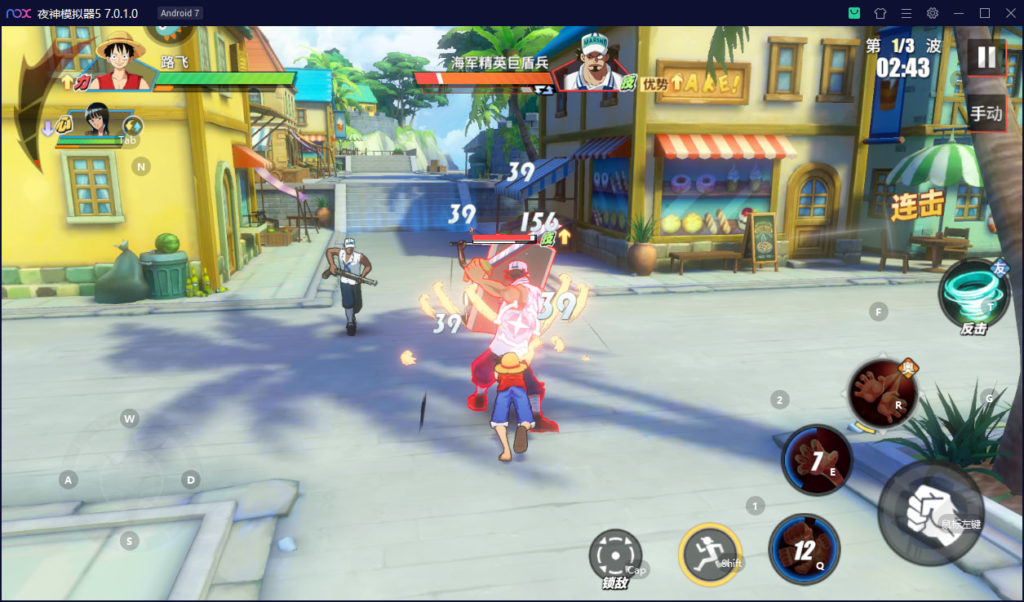Pause the battle
The height and width of the screenshot is (602, 1024).
[x=986, y=57]
